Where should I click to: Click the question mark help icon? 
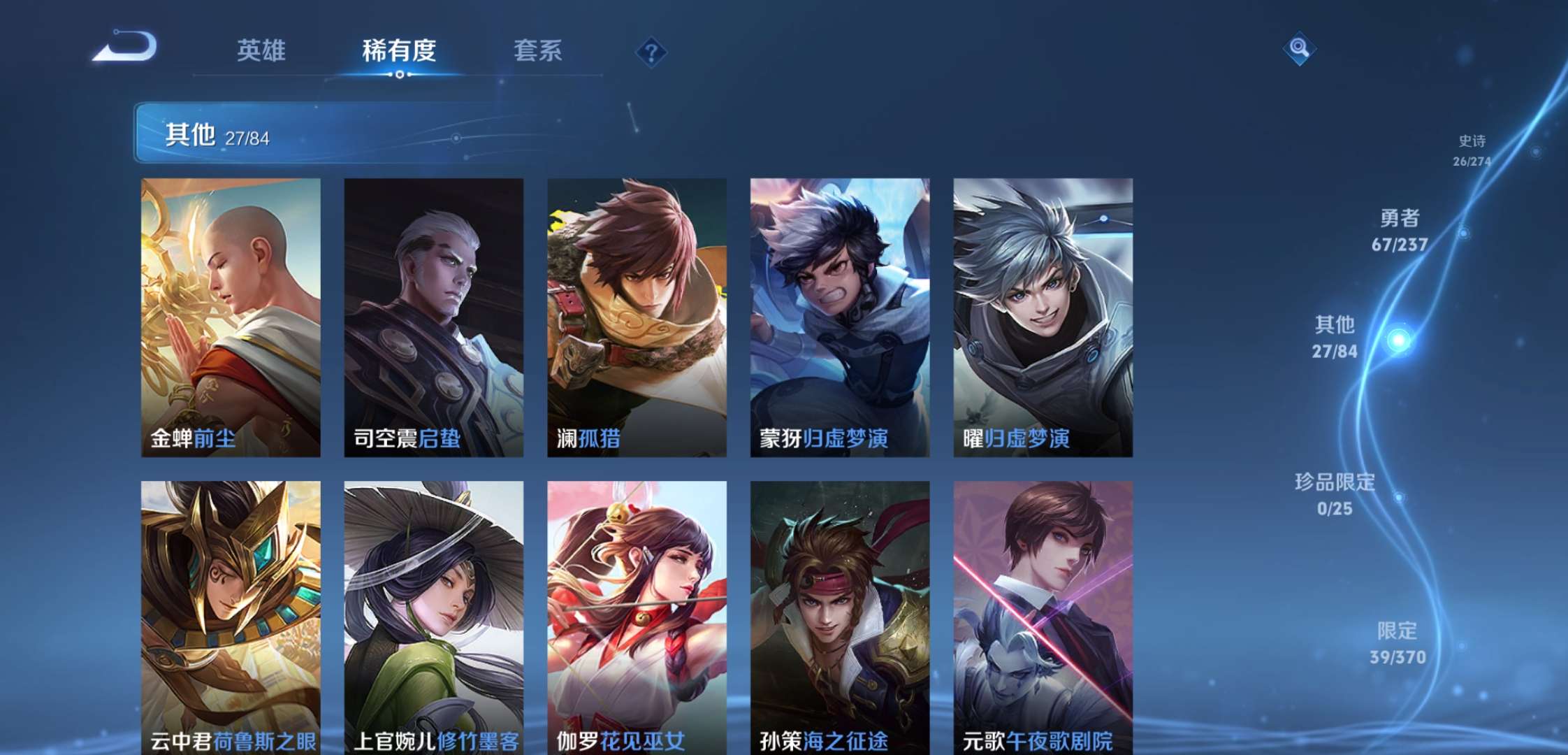(651, 51)
